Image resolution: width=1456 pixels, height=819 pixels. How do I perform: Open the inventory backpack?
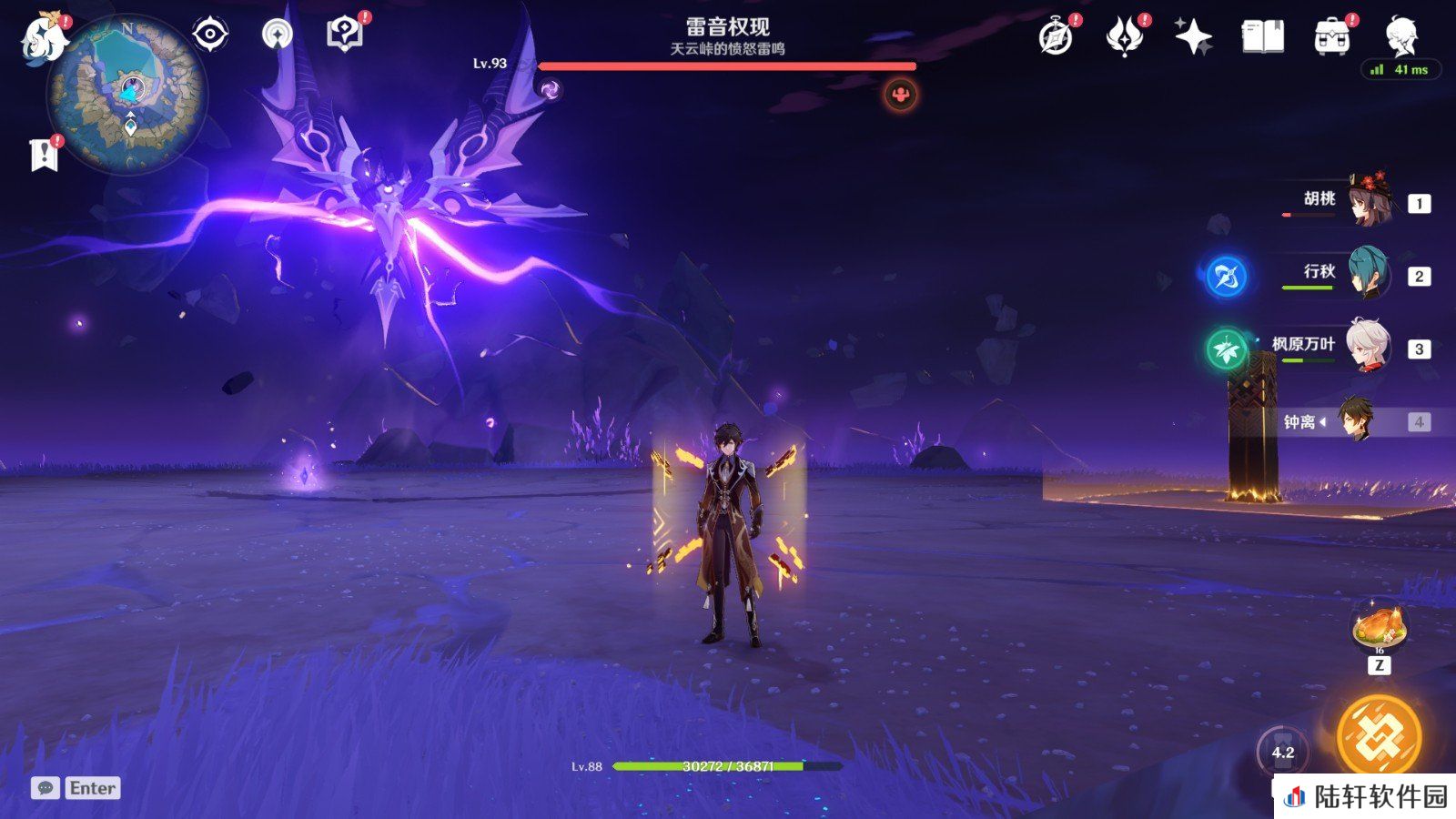(x=1331, y=37)
